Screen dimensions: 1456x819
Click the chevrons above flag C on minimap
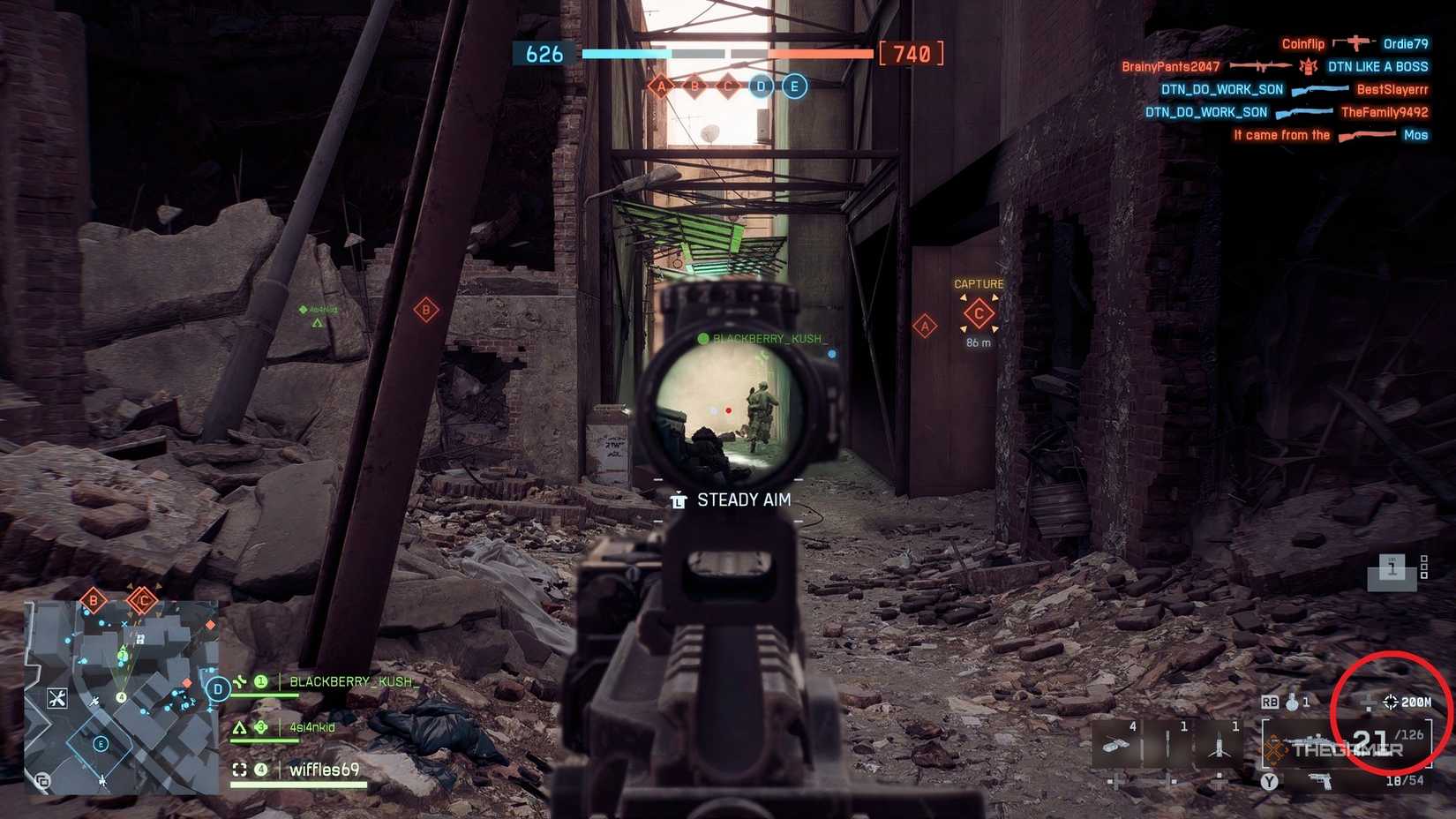coord(142,586)
